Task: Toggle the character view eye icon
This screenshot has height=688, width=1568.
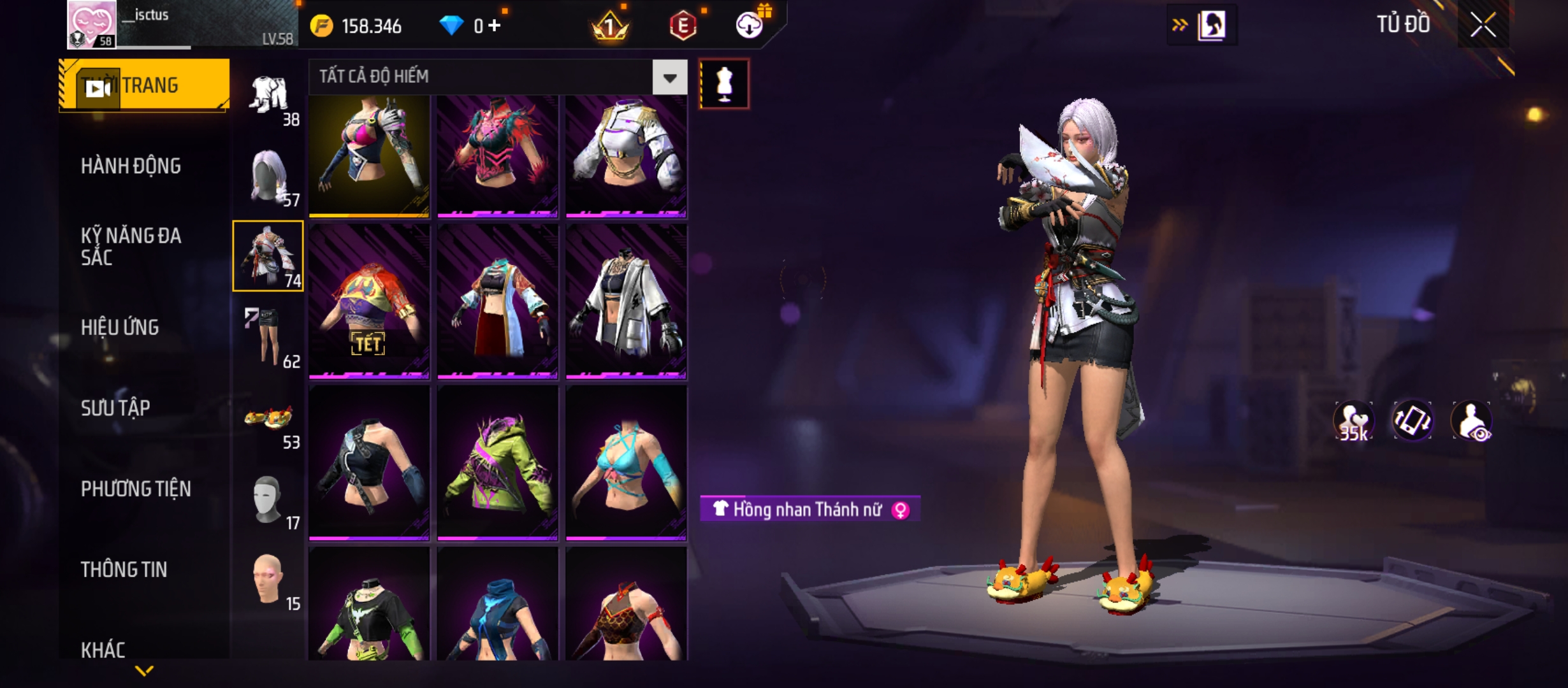Action: 1471,420
